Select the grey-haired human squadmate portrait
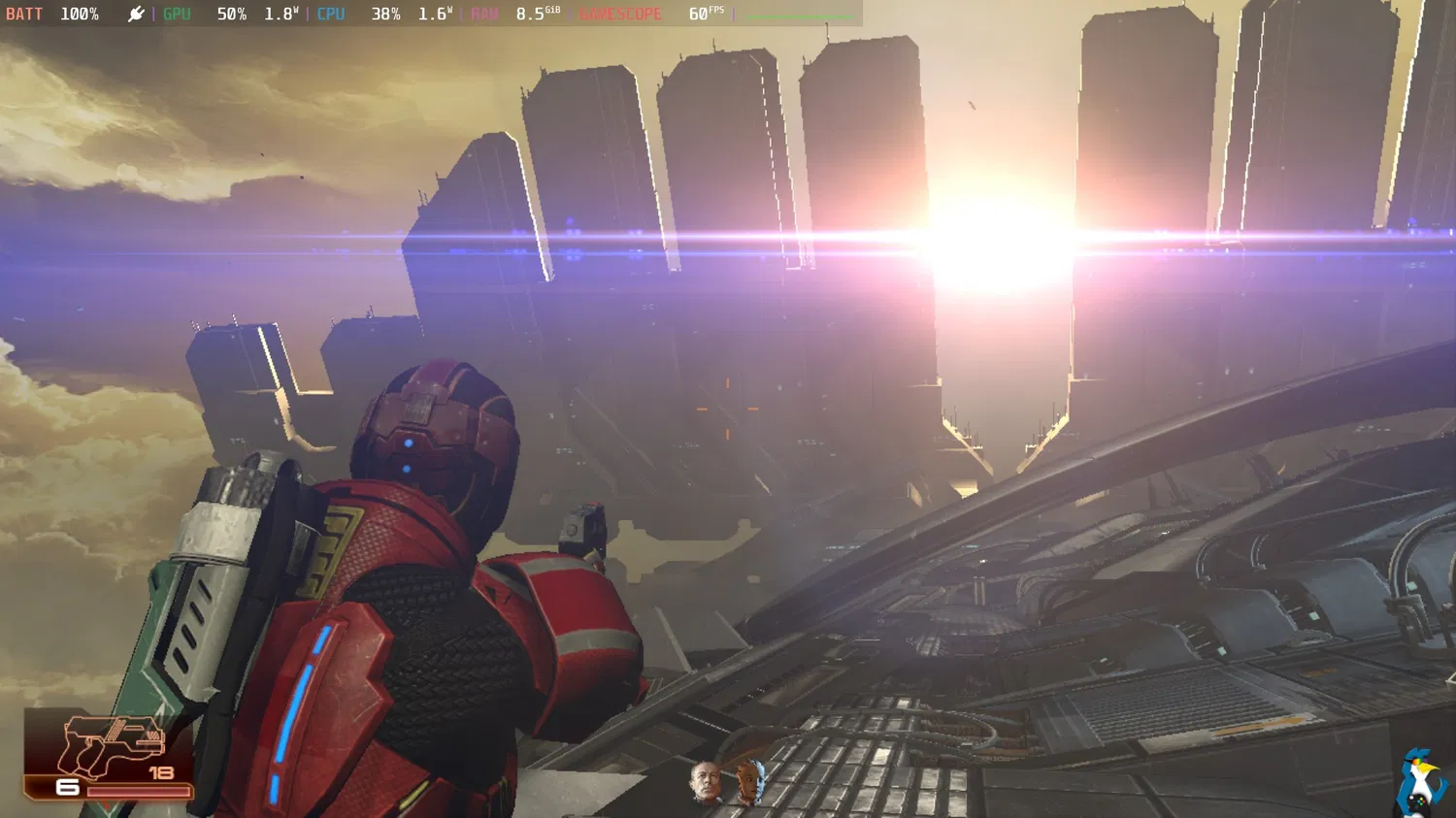1456x818 pixels. [706, 782]
